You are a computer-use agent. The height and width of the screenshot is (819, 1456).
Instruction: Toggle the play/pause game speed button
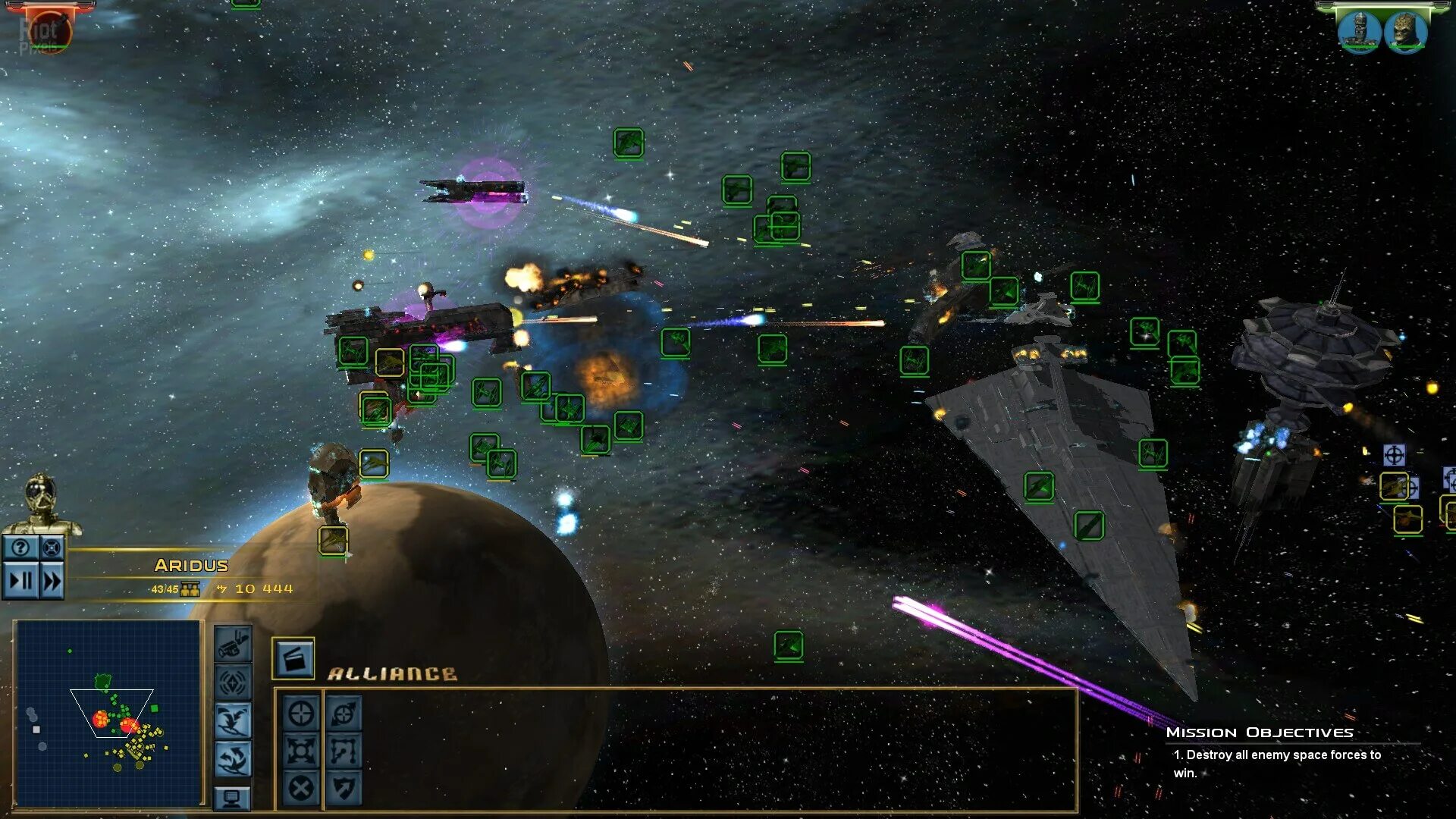pos(20,581)
